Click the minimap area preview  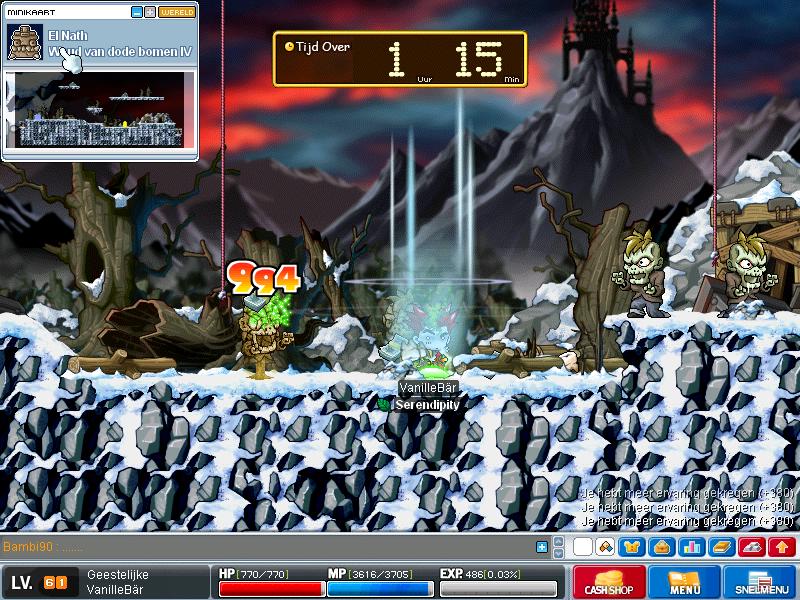click(99, 108)
